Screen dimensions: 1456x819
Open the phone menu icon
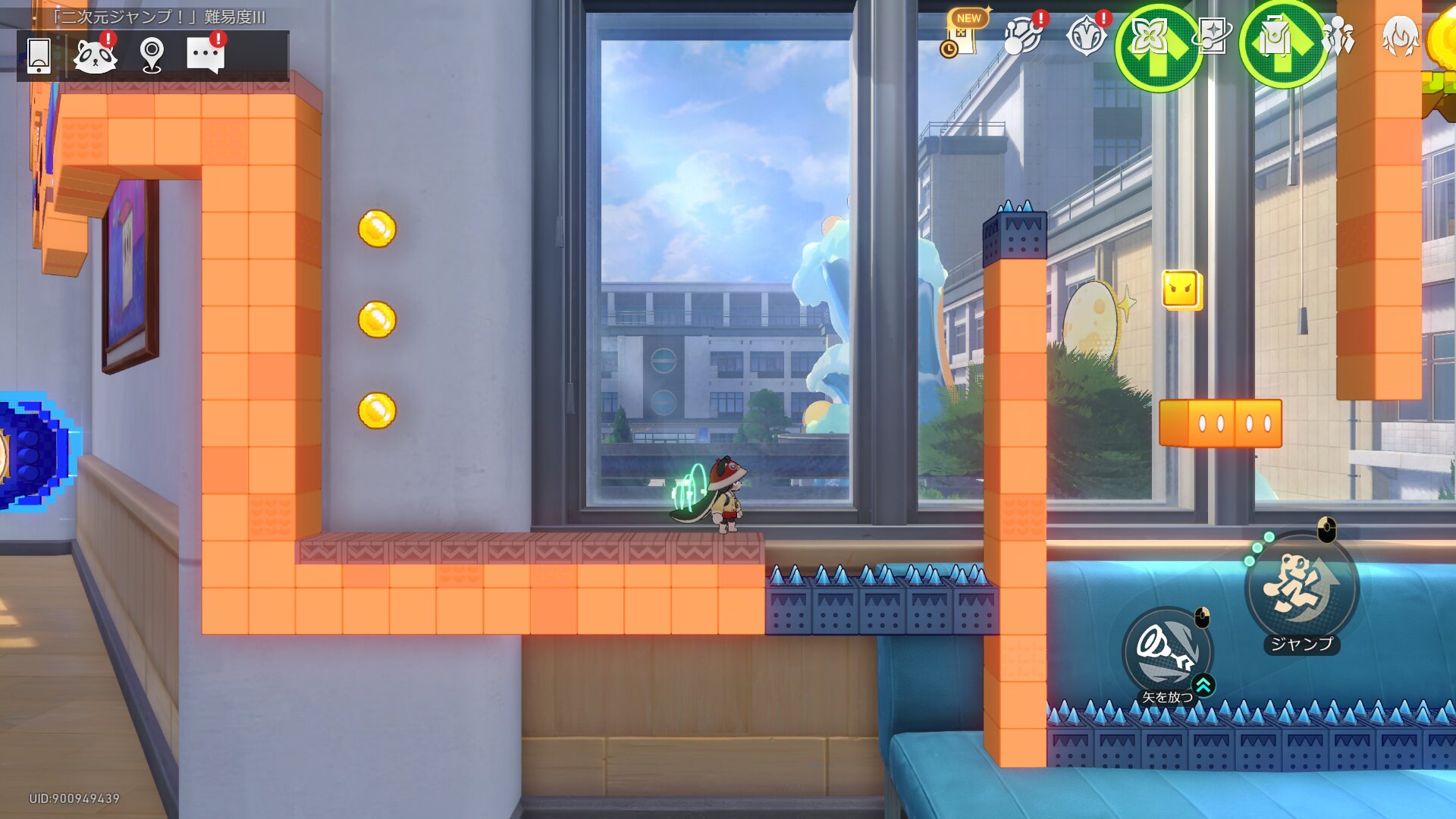click(x=39, y=55)
